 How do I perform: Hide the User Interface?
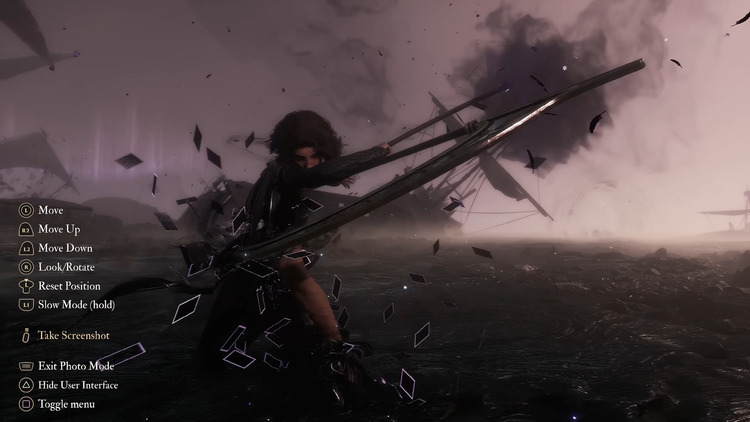[78, 385]
